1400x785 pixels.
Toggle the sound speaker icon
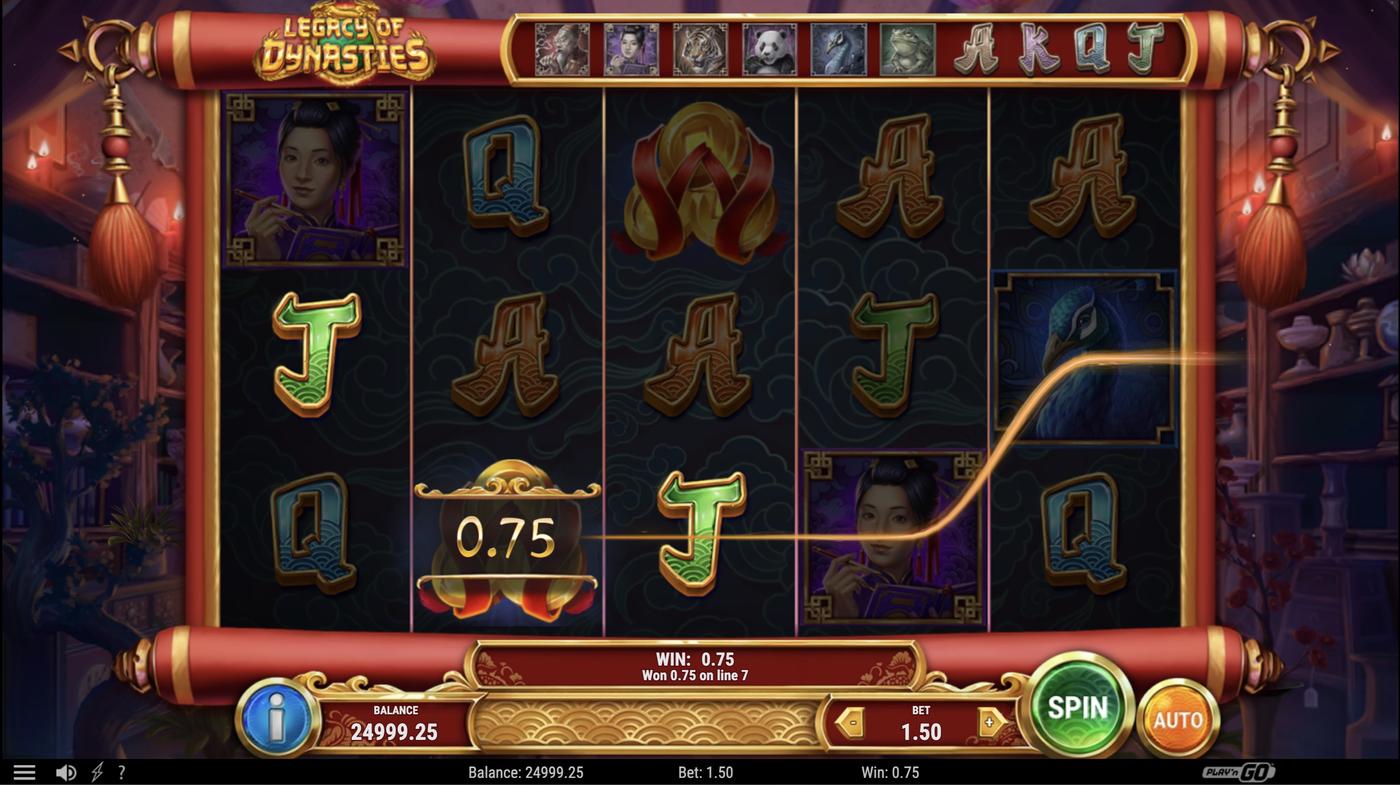pos(66,772)
